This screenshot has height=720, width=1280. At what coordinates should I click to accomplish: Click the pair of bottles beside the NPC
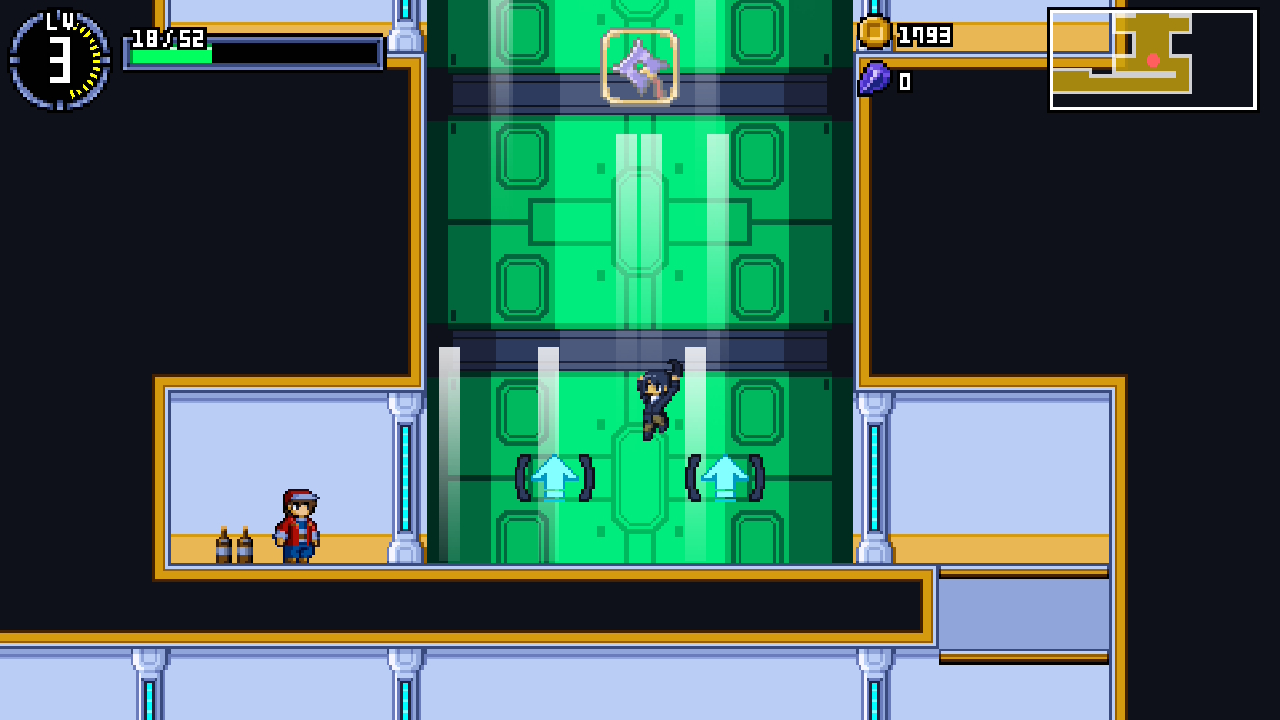coord(232,540)
